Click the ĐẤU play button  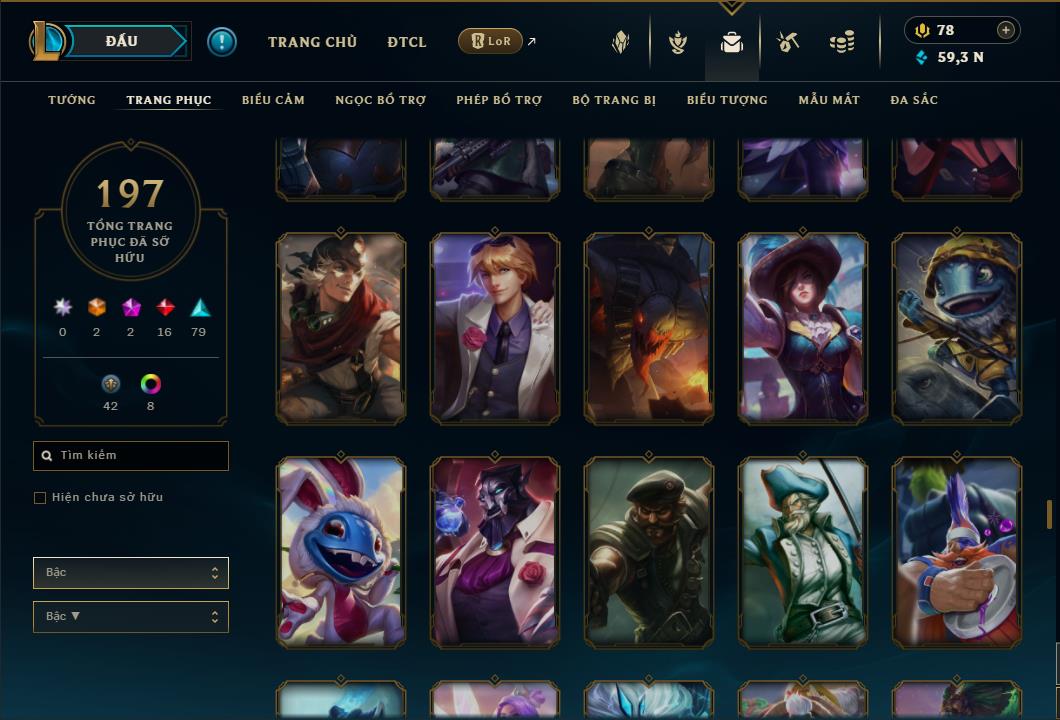click(x=122, y=41)
